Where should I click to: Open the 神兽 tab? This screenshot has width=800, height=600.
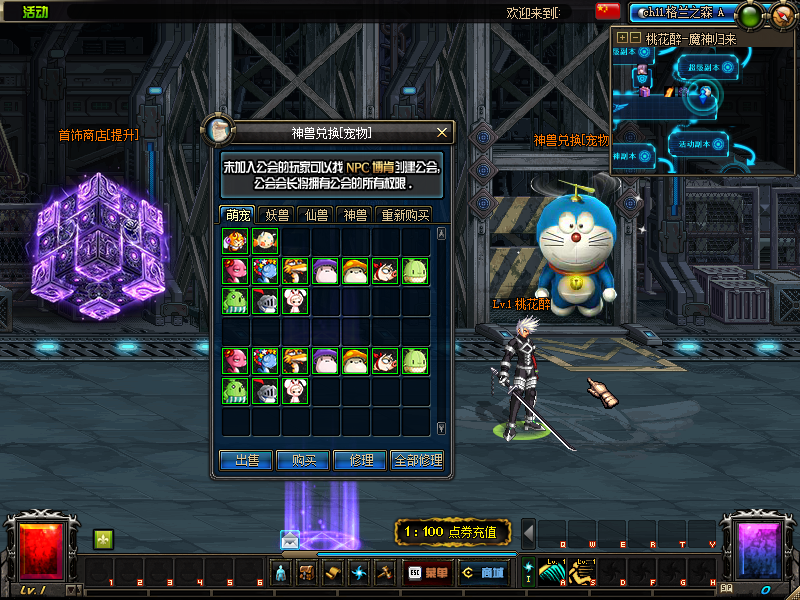[x=355, y=214]
